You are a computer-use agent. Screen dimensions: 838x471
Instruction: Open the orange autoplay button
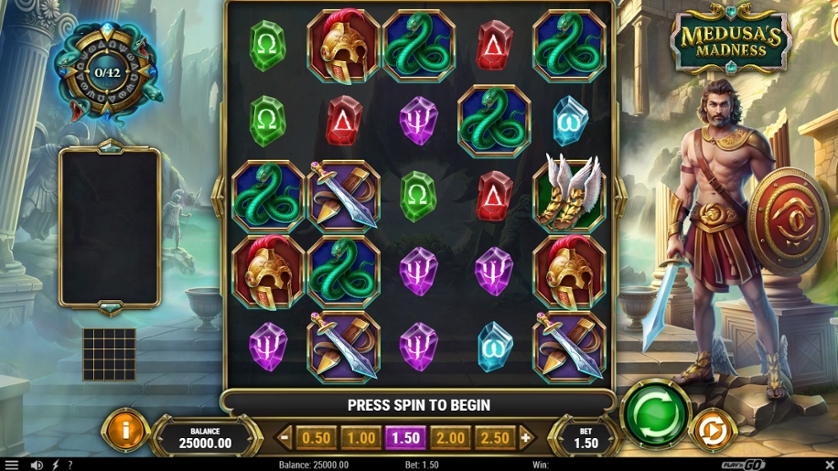point(712,431)
